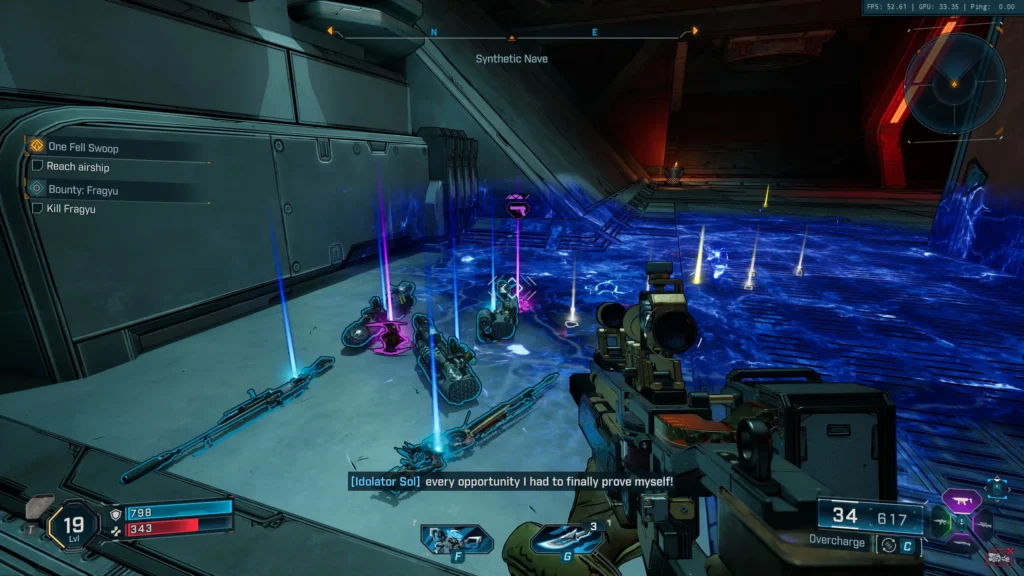Open the circular minimap
The image size is (1024, 576).
pyautogui.click(x=954, y=82)
